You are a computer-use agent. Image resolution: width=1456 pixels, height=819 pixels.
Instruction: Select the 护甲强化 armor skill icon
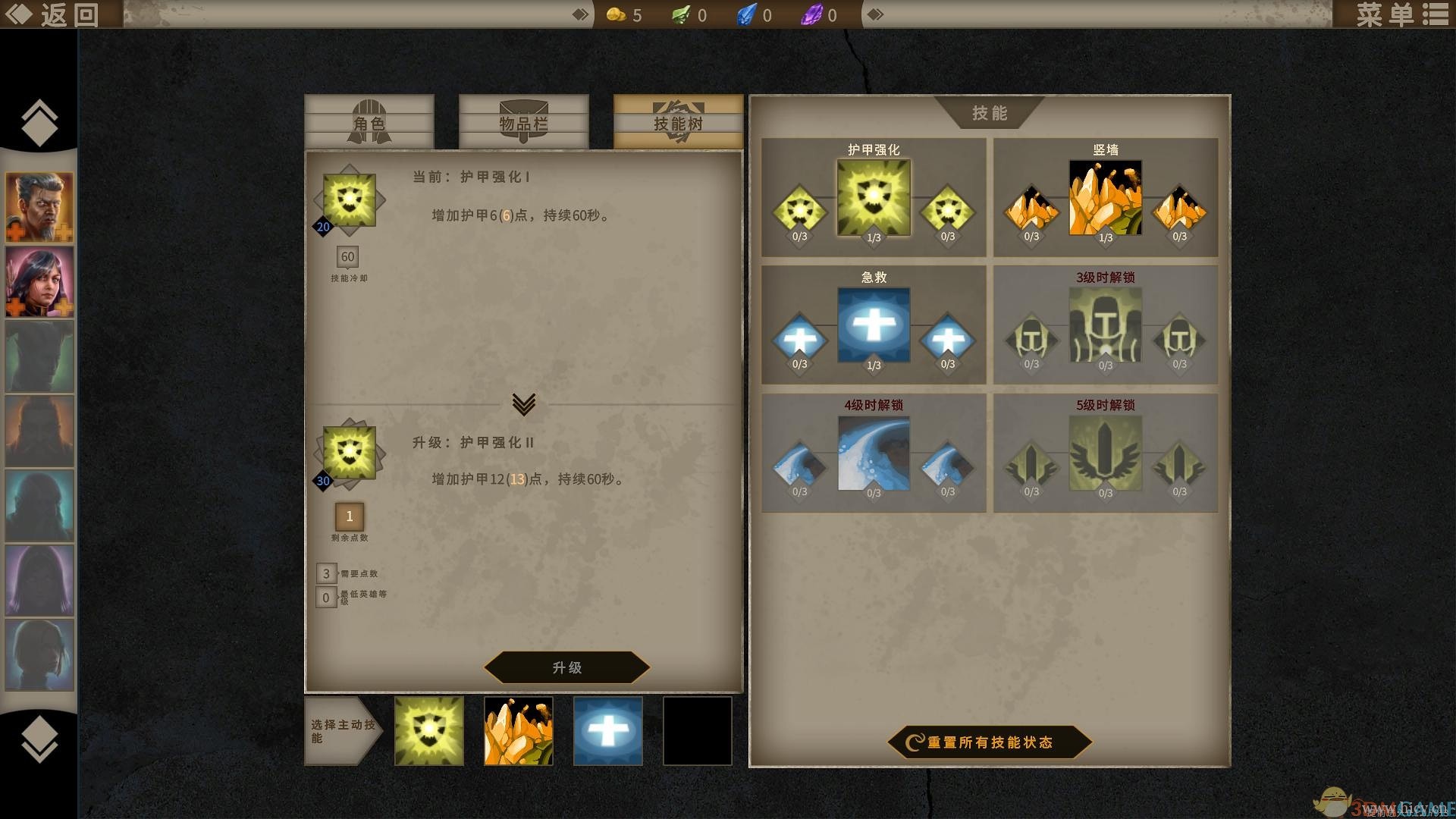click(874, 196)
